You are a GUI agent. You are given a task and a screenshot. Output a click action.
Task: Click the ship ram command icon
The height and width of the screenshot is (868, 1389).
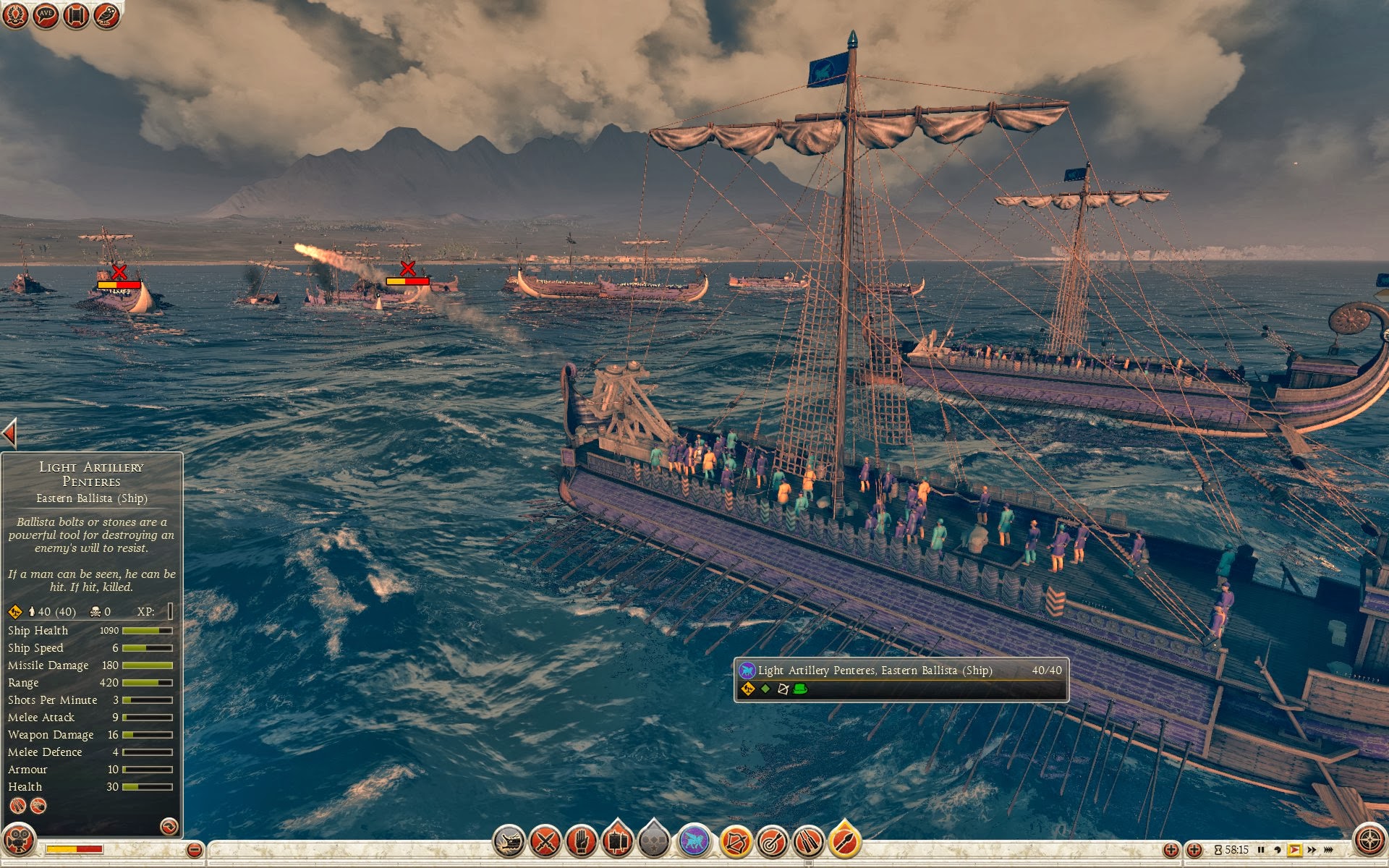tap(509, 842)
